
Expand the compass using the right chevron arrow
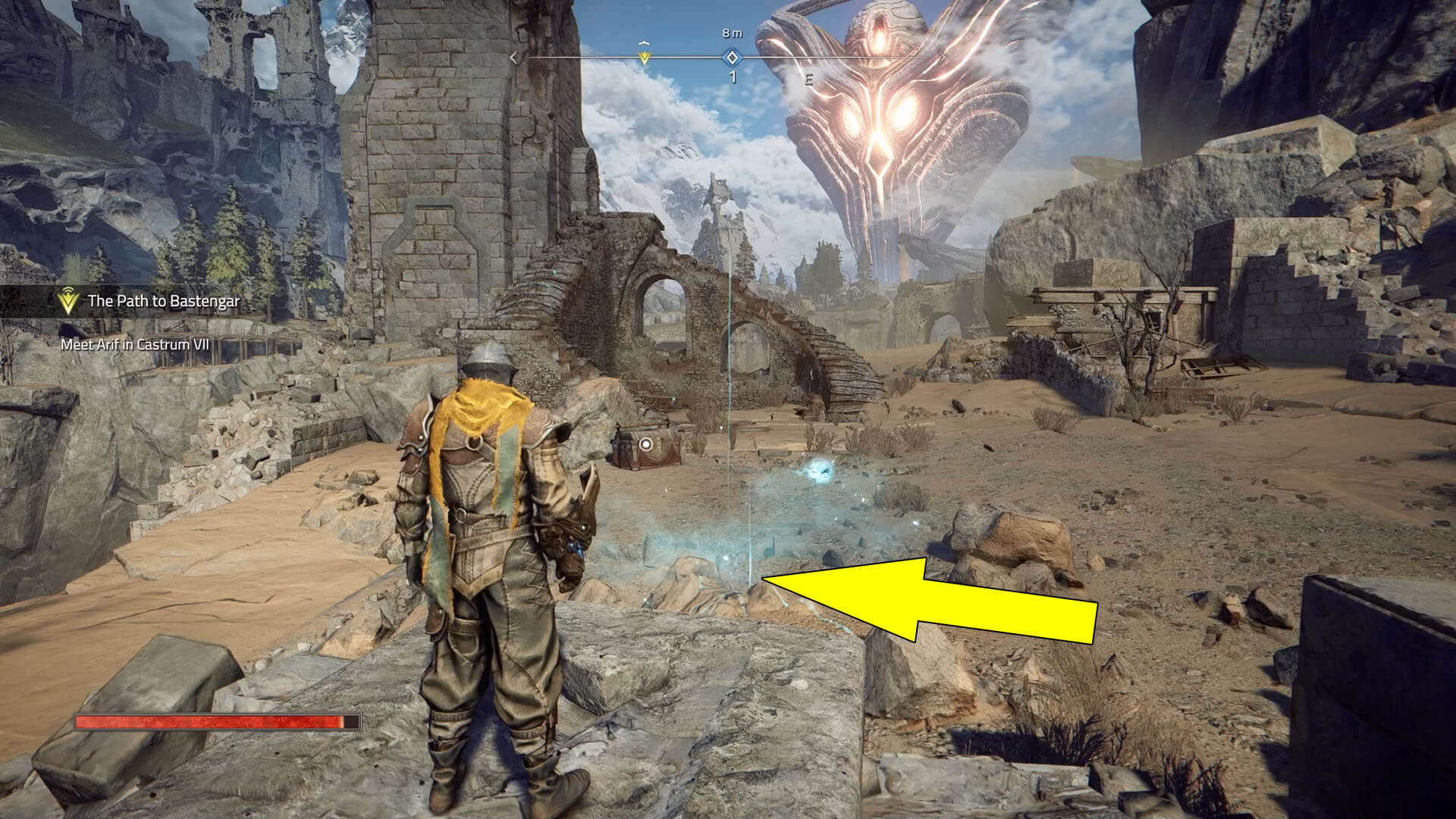pos(943,58)
